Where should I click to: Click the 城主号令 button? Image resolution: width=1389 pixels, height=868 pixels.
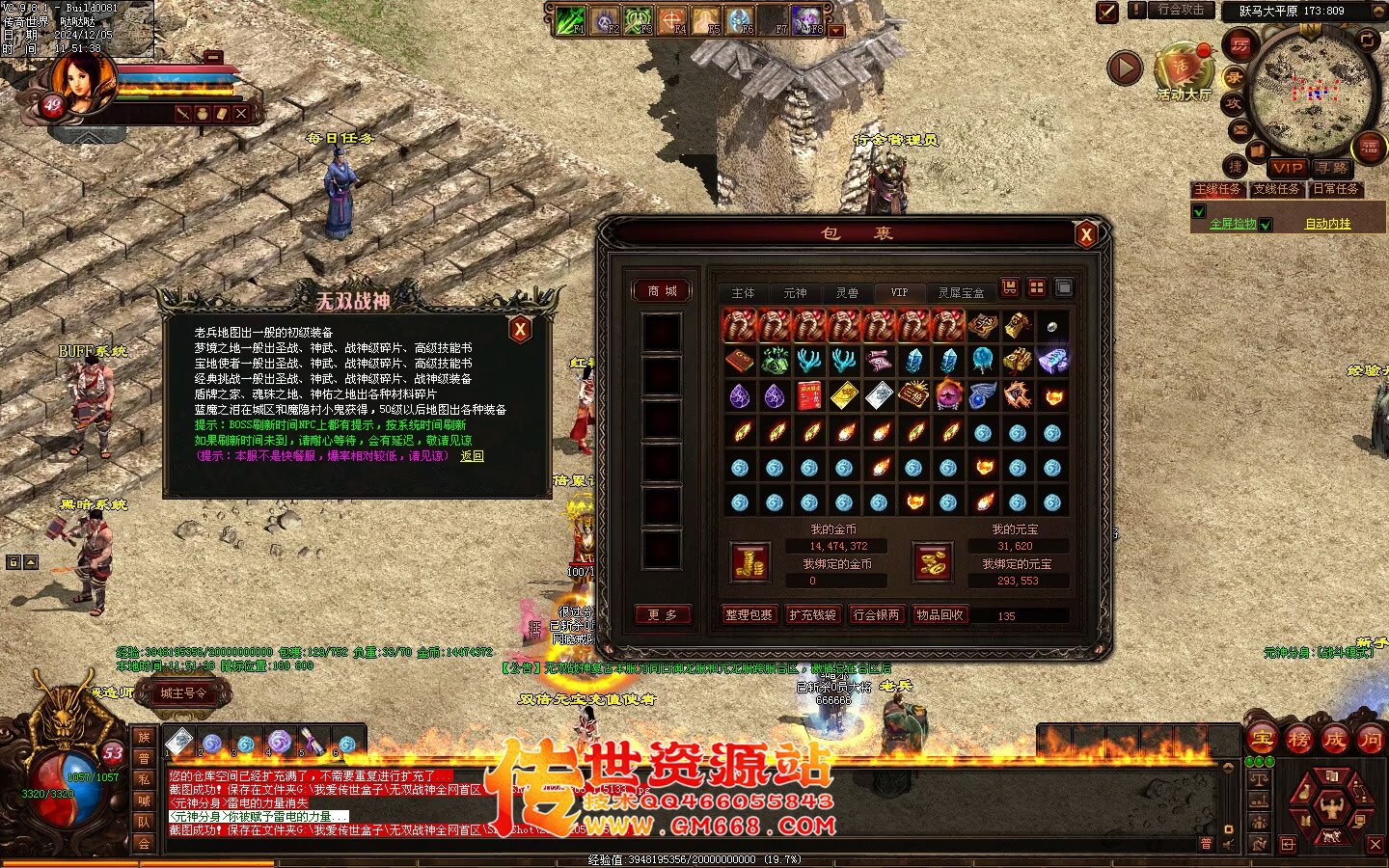(183, 692)
